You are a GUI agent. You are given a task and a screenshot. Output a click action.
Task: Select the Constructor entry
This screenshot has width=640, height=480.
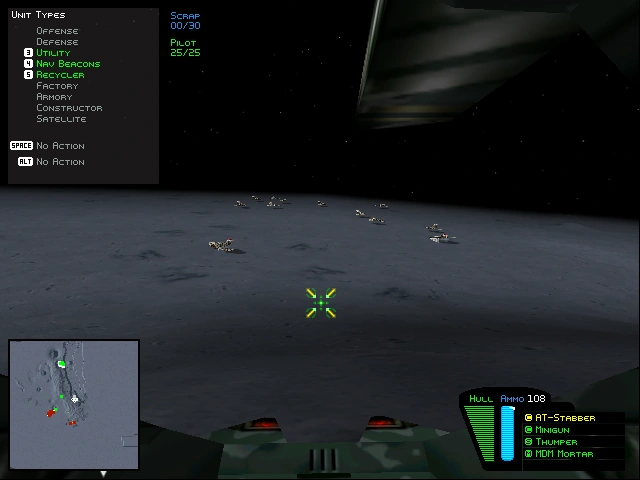[x=69, y=108]
